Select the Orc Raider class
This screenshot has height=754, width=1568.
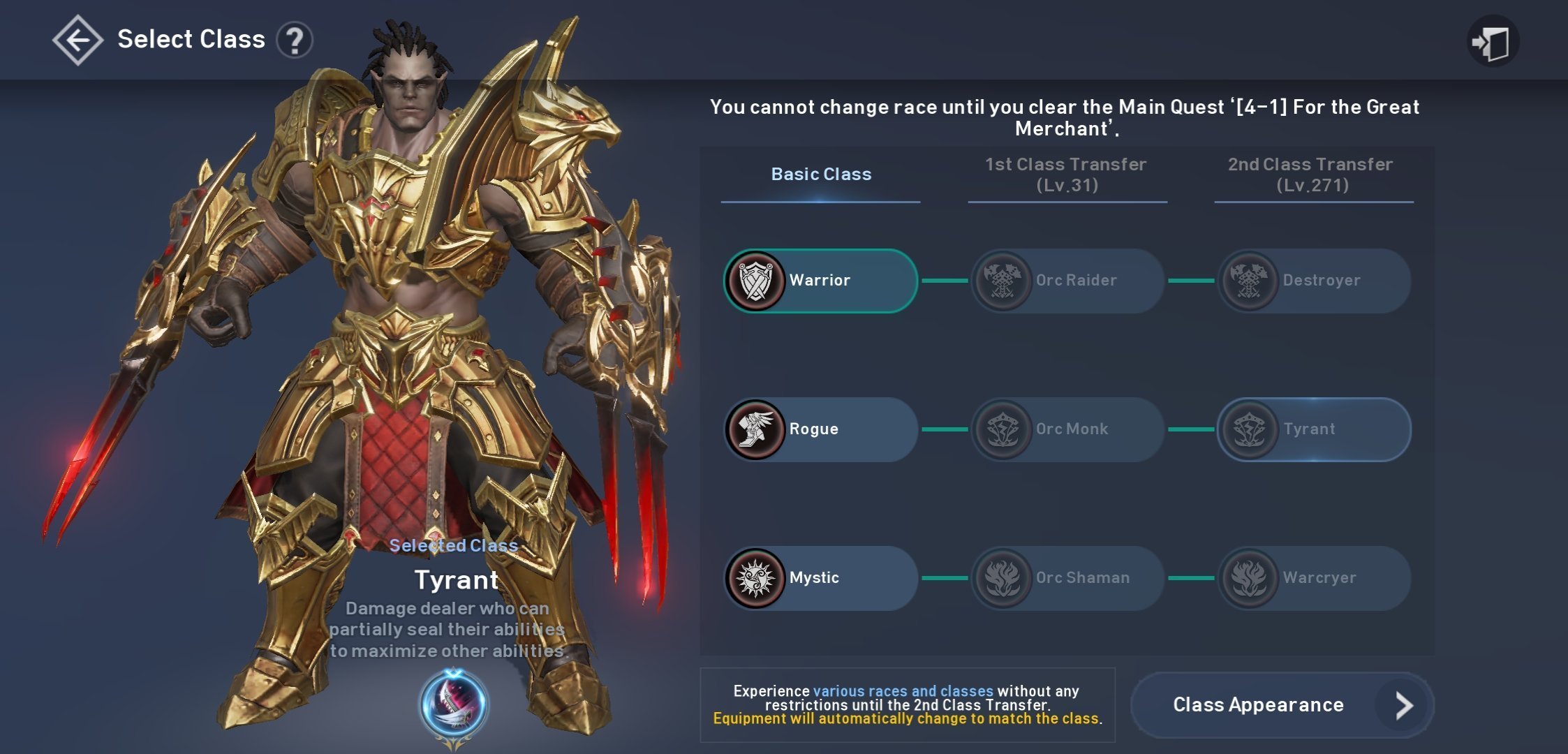pyautogui.click(x=1067, y=281)
